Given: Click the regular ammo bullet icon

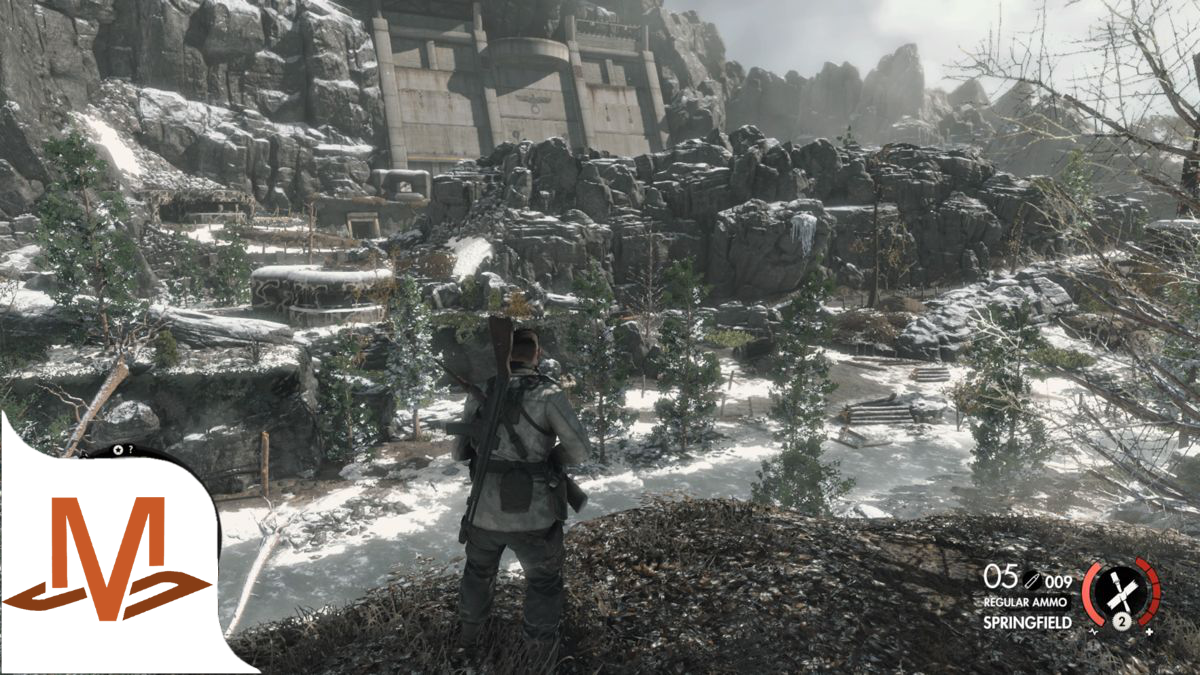Looking at the screenshot, I should pyautogui.click(x=1032, y=579).
